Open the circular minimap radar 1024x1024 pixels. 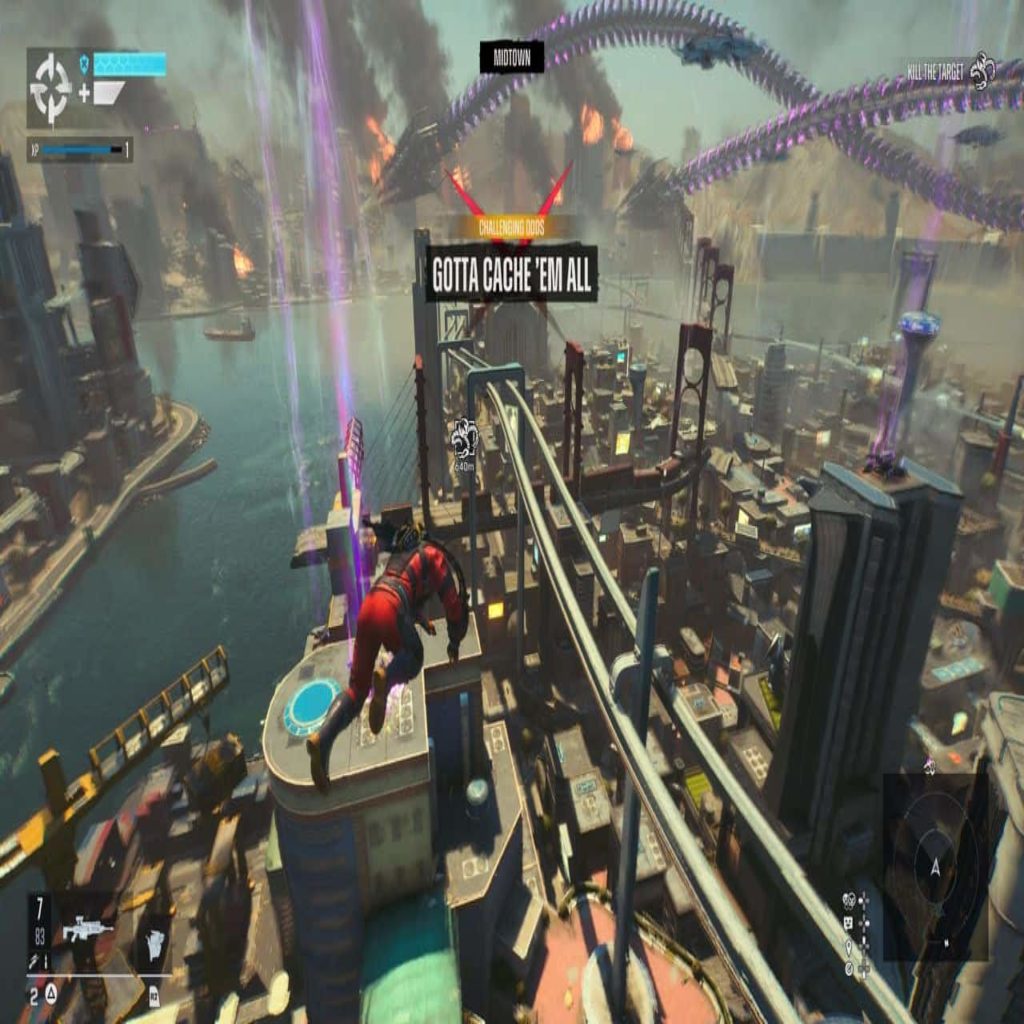coord(935,866)
